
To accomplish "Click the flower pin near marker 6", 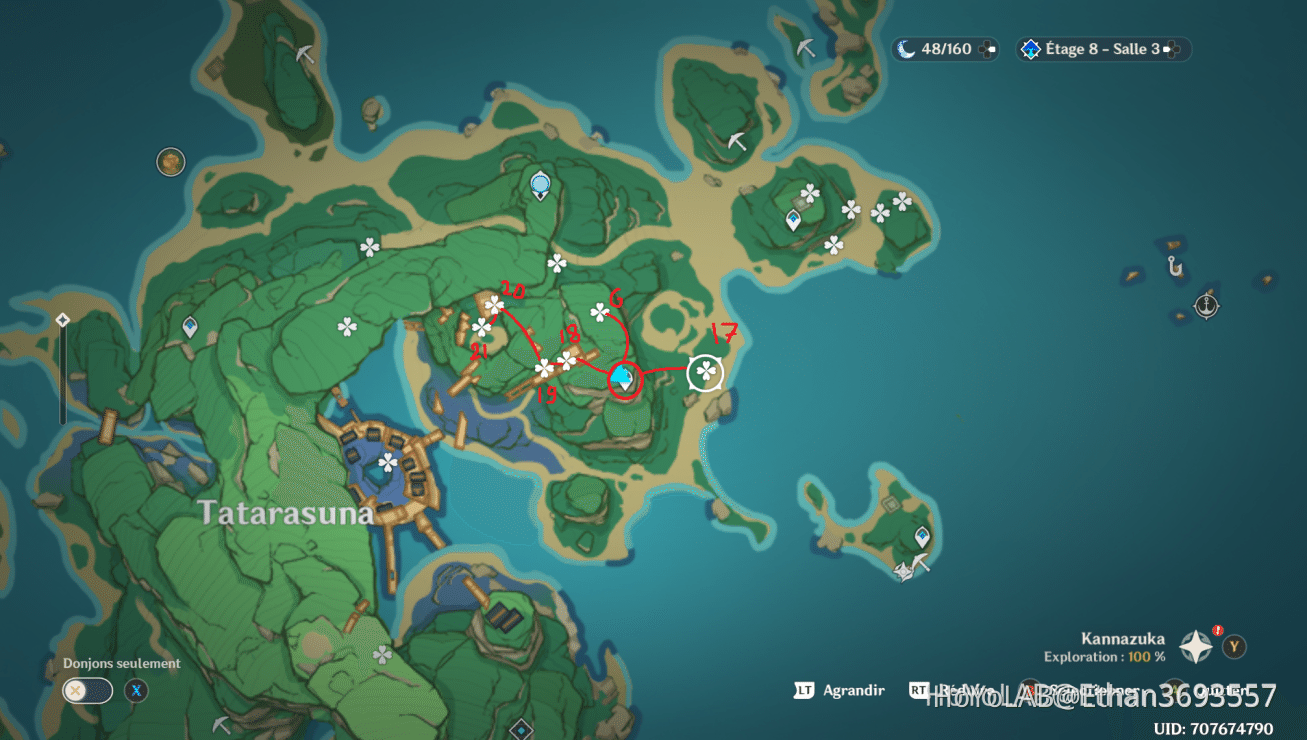I will pos(600,313).
